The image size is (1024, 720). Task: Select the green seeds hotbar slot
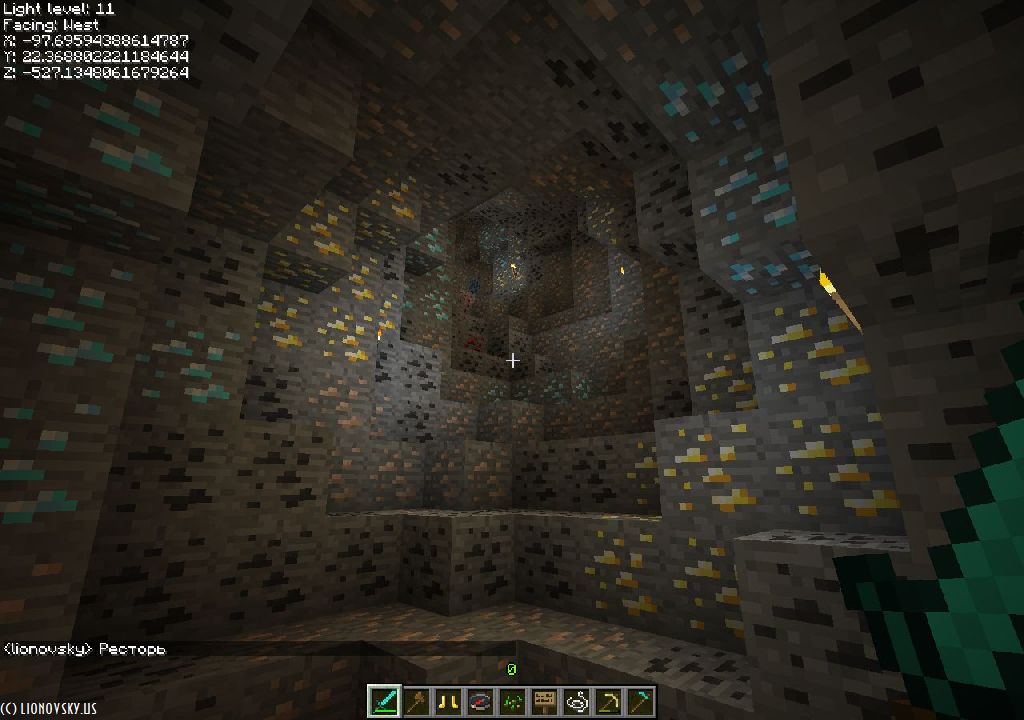tap(512, 701)
